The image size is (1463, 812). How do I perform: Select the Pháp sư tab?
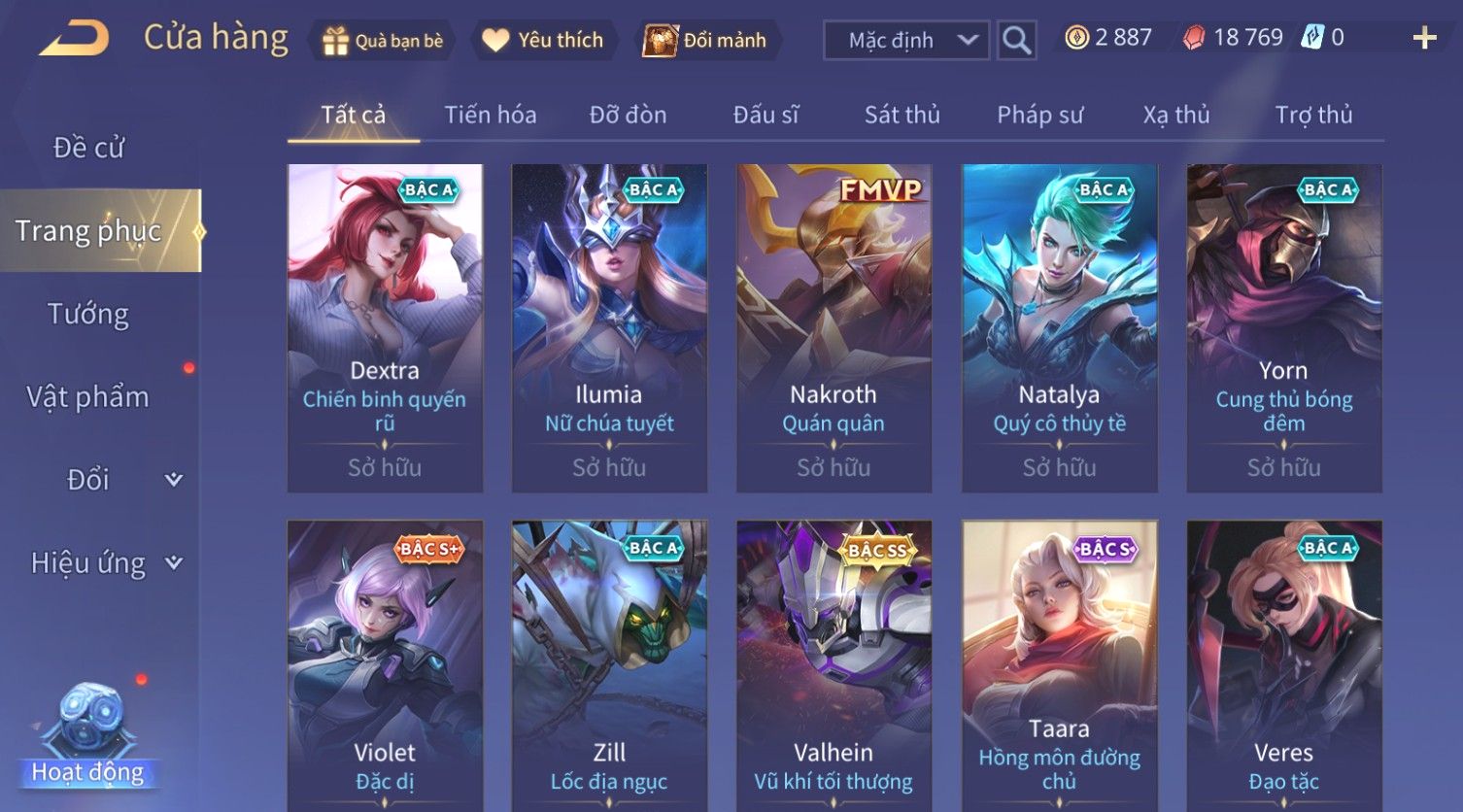click(x=1039, y=115)
